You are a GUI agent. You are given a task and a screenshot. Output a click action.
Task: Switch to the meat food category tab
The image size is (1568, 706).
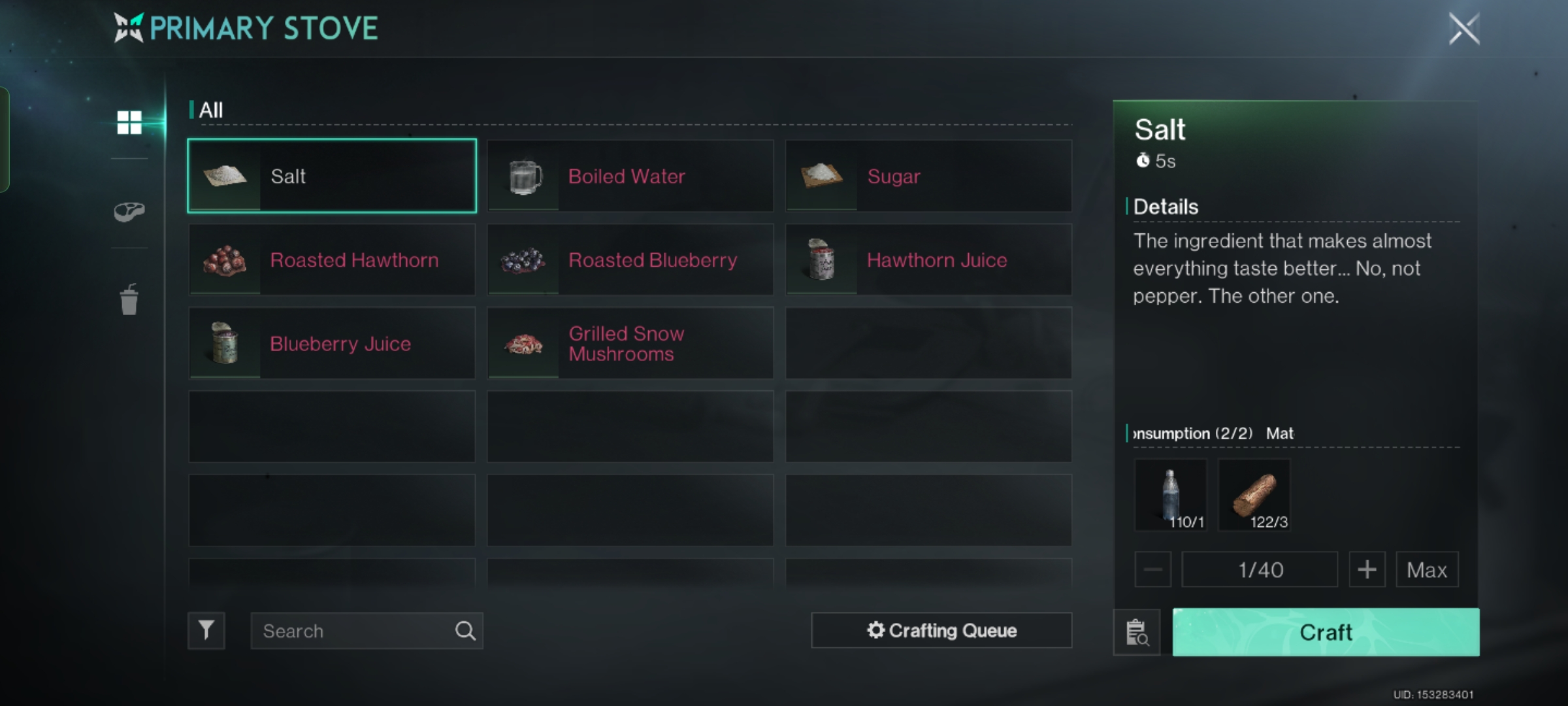pyautogui.click(x=129, y=211)
